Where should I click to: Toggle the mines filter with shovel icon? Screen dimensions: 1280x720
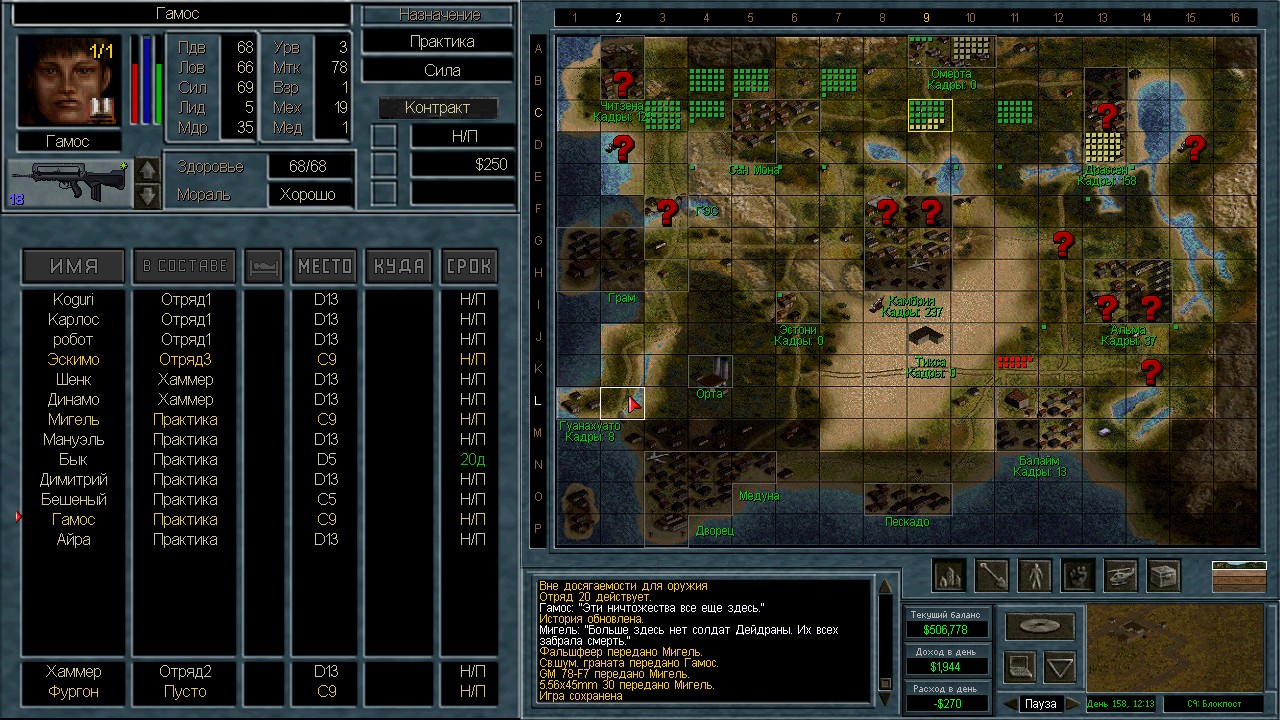pyautogui.click(x=991, y=575)
